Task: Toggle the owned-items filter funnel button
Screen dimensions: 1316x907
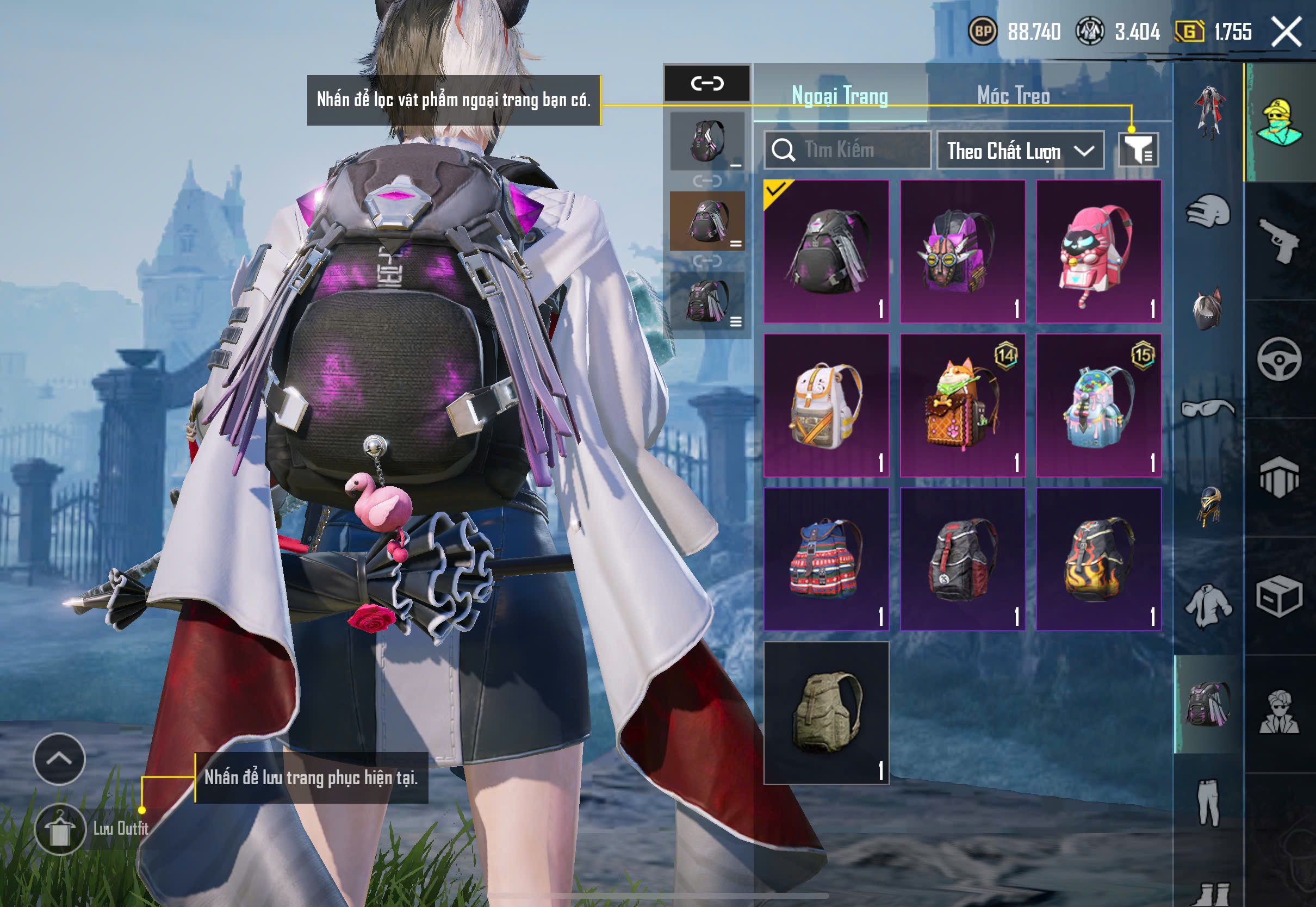Action: (x=1138, y=151)
